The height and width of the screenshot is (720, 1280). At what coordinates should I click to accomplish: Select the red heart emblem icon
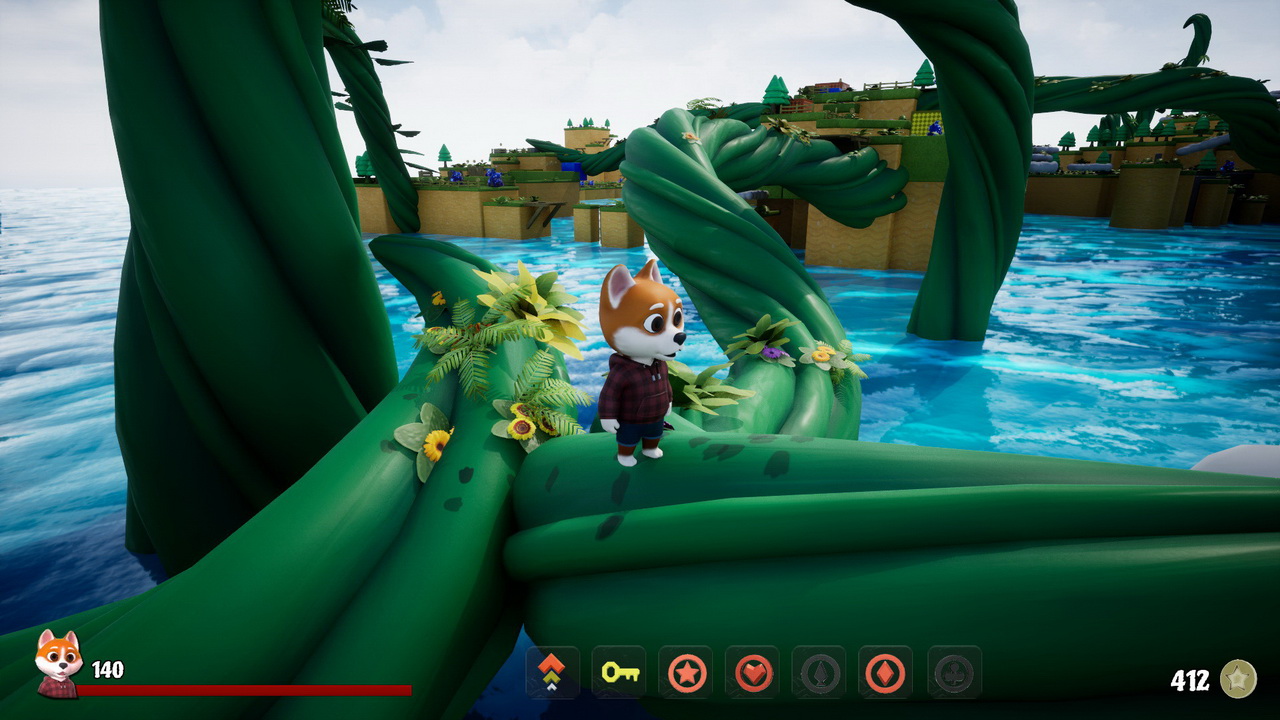click(753, 675)
